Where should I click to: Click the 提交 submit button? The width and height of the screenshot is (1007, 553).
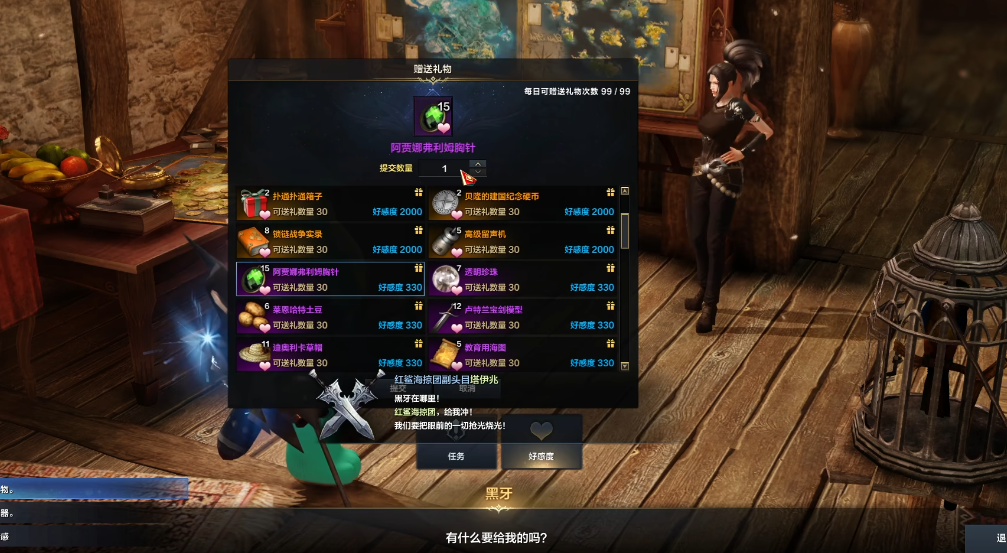pos(398,388)
